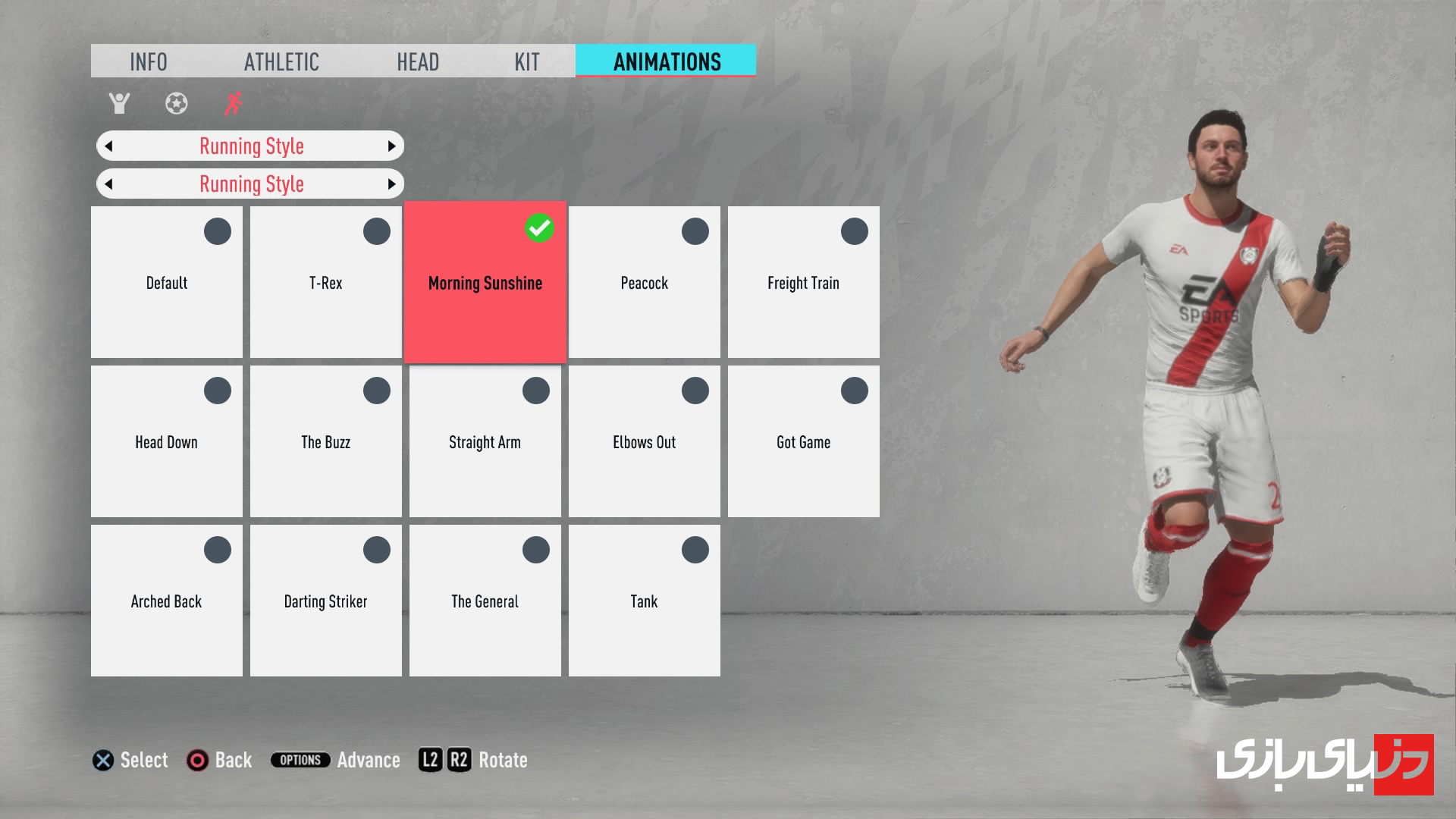This screenshot has width=1456, height=819.
Task: Click the right arrow on lower Running Style selector
Action: click(391, 184)
